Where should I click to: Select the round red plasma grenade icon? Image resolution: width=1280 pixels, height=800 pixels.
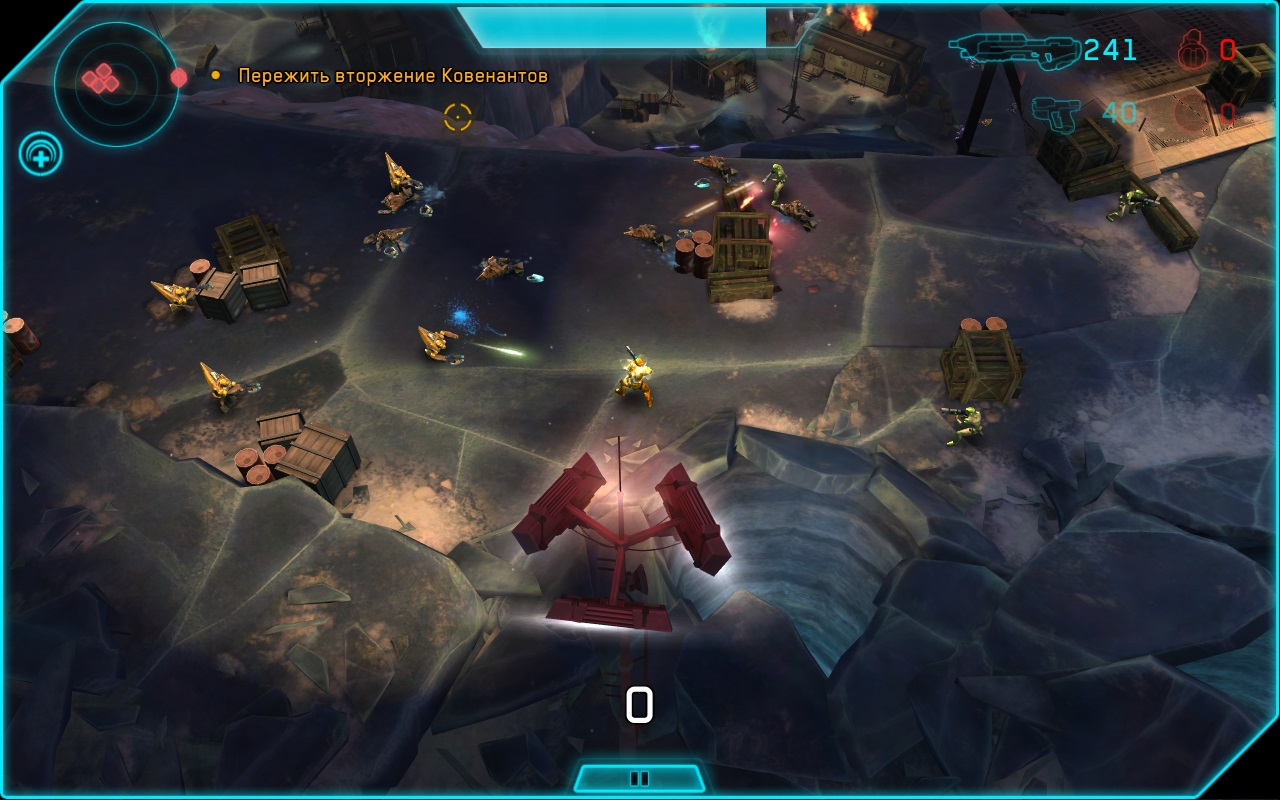[x=1193, y=114]
